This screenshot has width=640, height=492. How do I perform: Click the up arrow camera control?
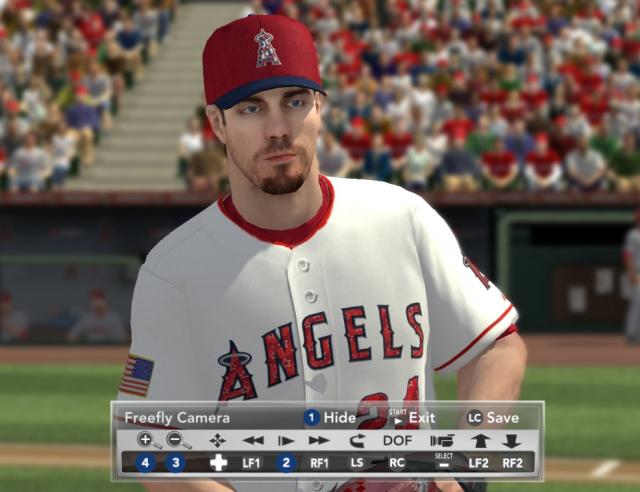tap(480, 440)
